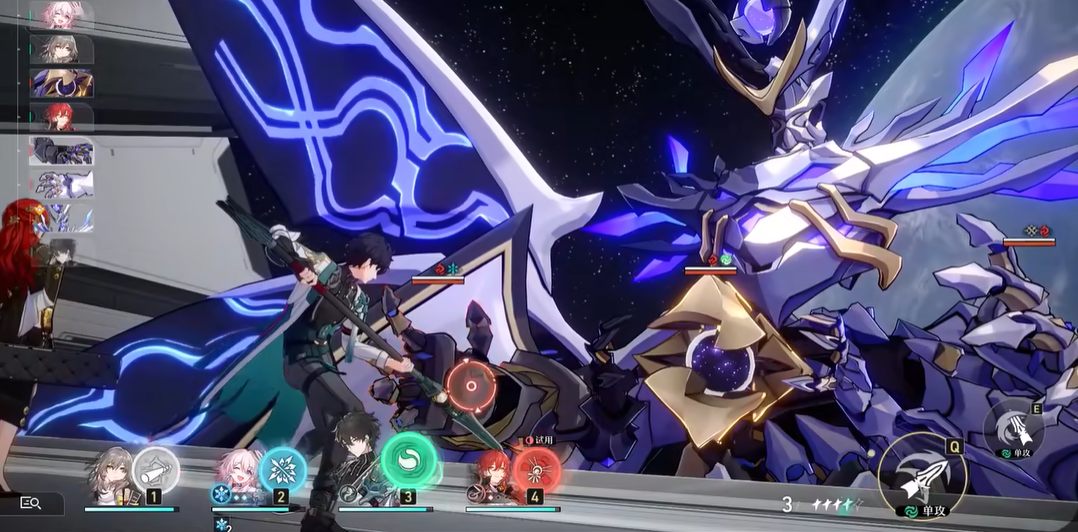This screenshot has width=1078, height=532.
Task: Inspect dark mechanical hand portrait in turn order
Action: (x=62, y=151)
